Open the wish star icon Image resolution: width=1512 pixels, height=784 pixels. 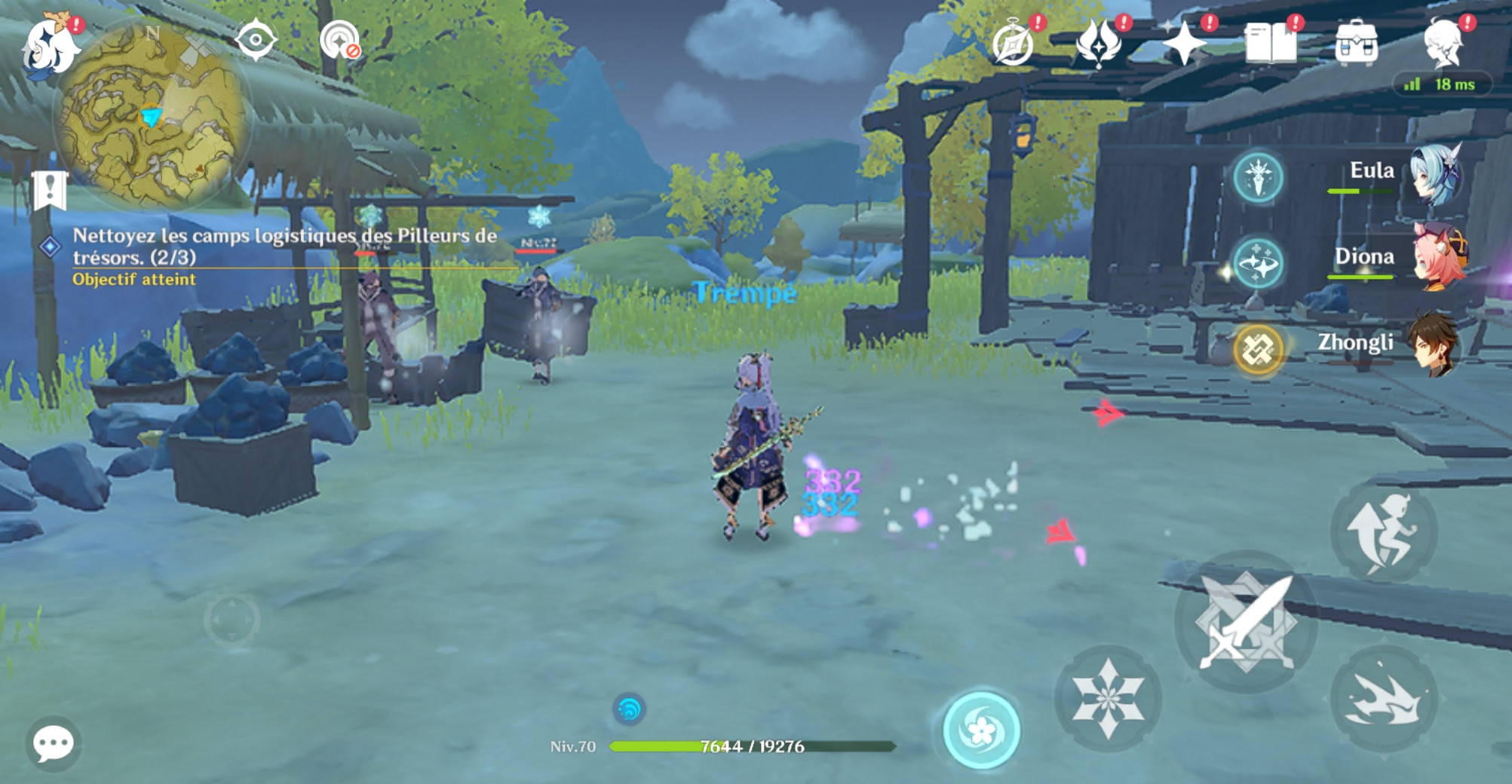pyautogui.click(x=1184, y=43)
